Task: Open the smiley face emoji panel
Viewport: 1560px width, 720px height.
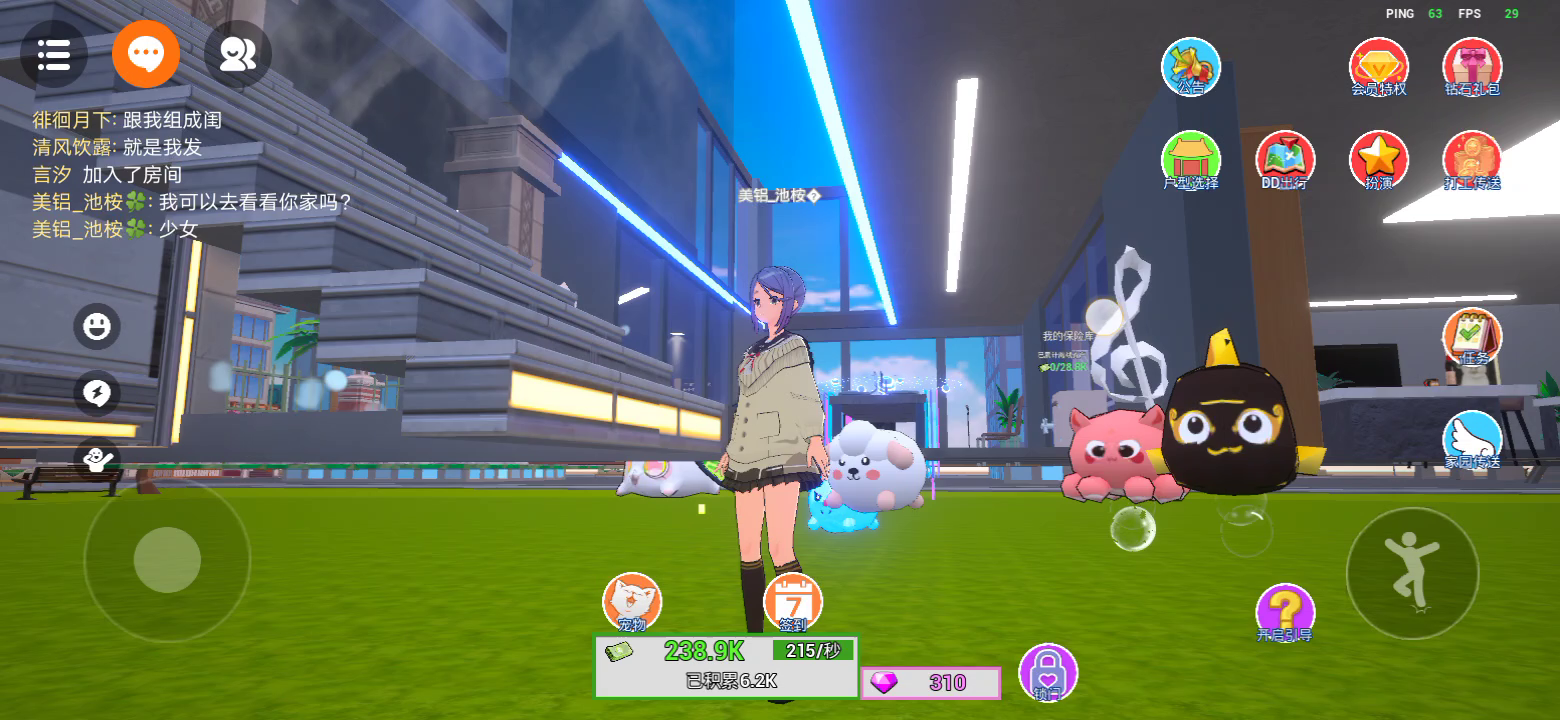Action: [x=97, y=326]
